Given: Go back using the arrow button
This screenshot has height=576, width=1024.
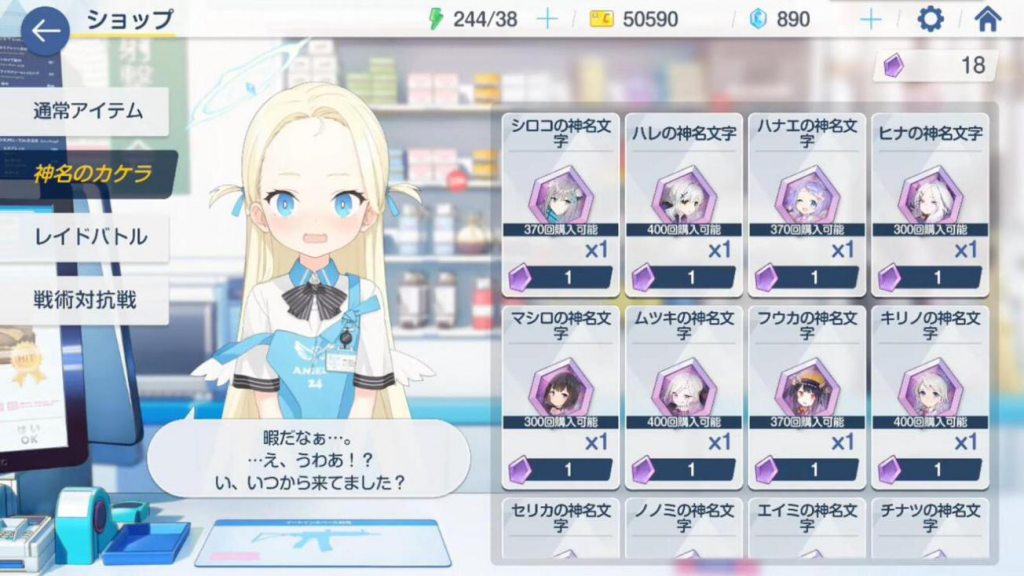Looking at the screenshot, I should click(x=45, y=31).
